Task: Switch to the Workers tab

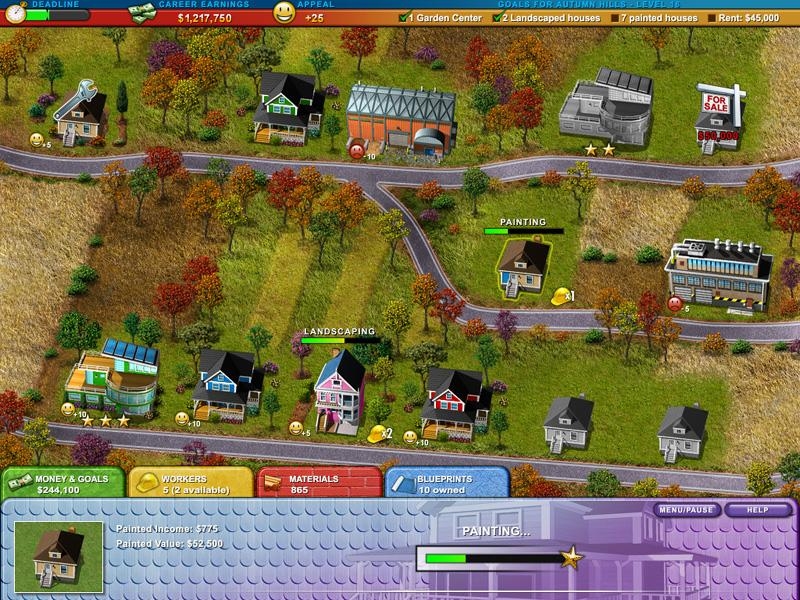Action: pos(190,484)
